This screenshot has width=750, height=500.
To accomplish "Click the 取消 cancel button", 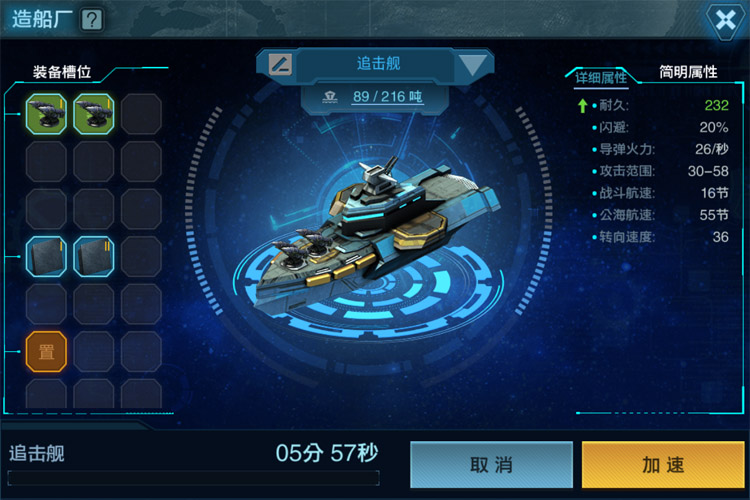I will [491, 464].
